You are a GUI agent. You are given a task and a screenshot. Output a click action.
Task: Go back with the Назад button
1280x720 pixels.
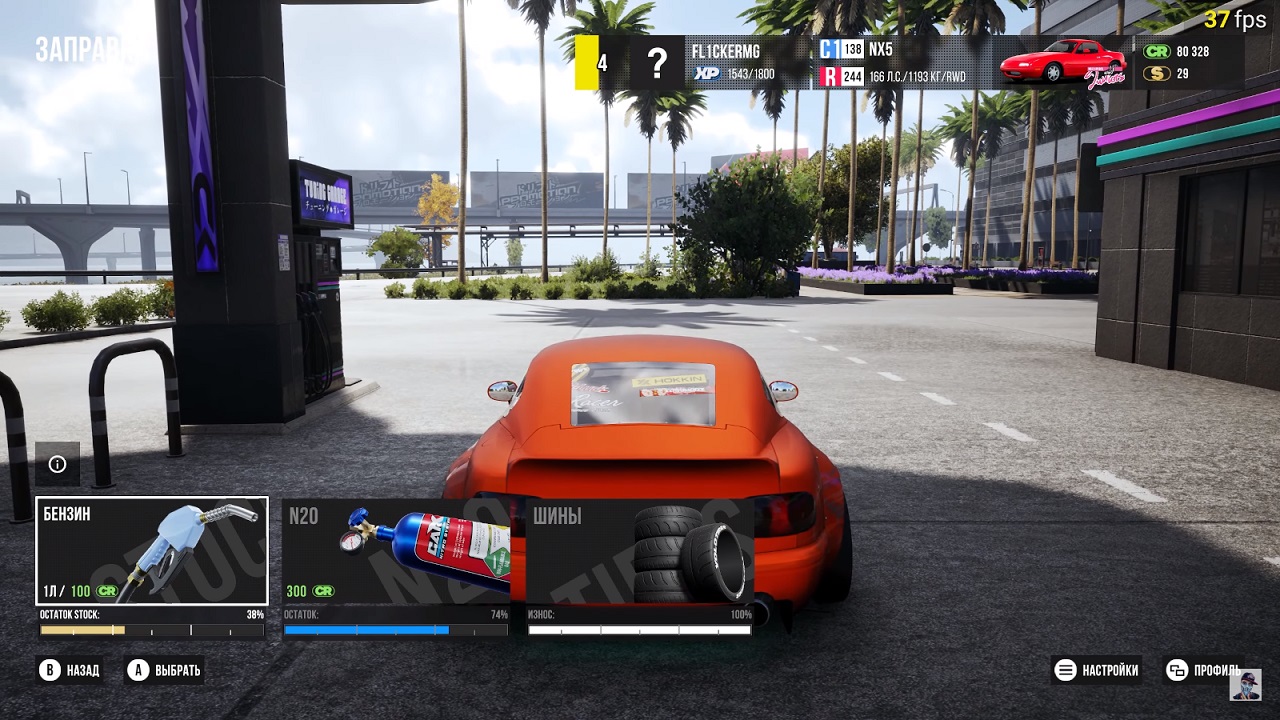pyautogui.click(x=70, y=670)
